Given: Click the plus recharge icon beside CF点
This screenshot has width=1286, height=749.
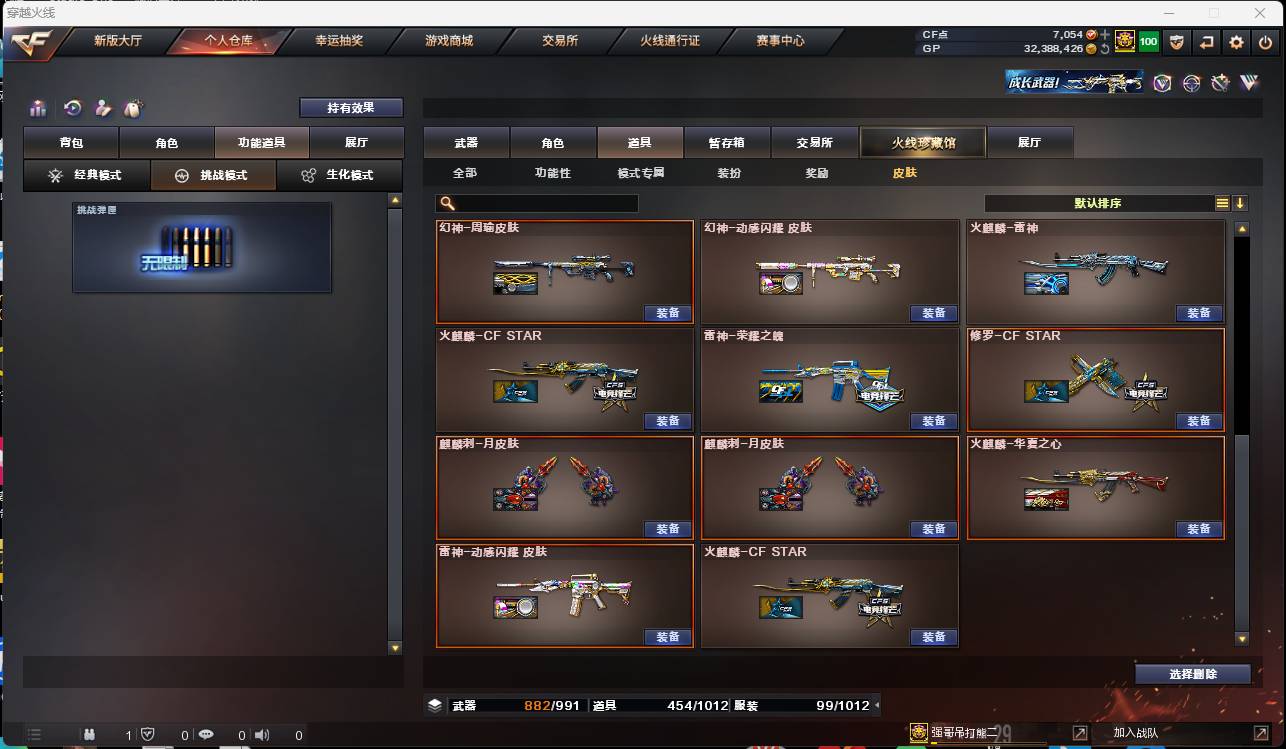Looking at the screenshot, I should 1102,34.
